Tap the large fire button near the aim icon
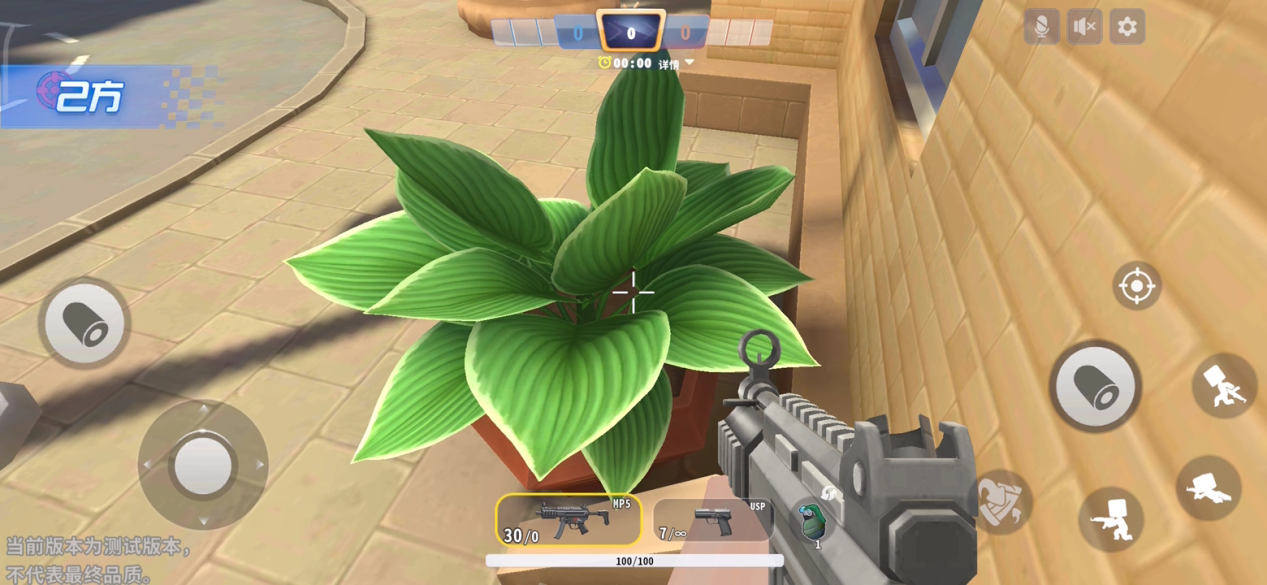The image size is (1267, 585). tap(1095, 386)
